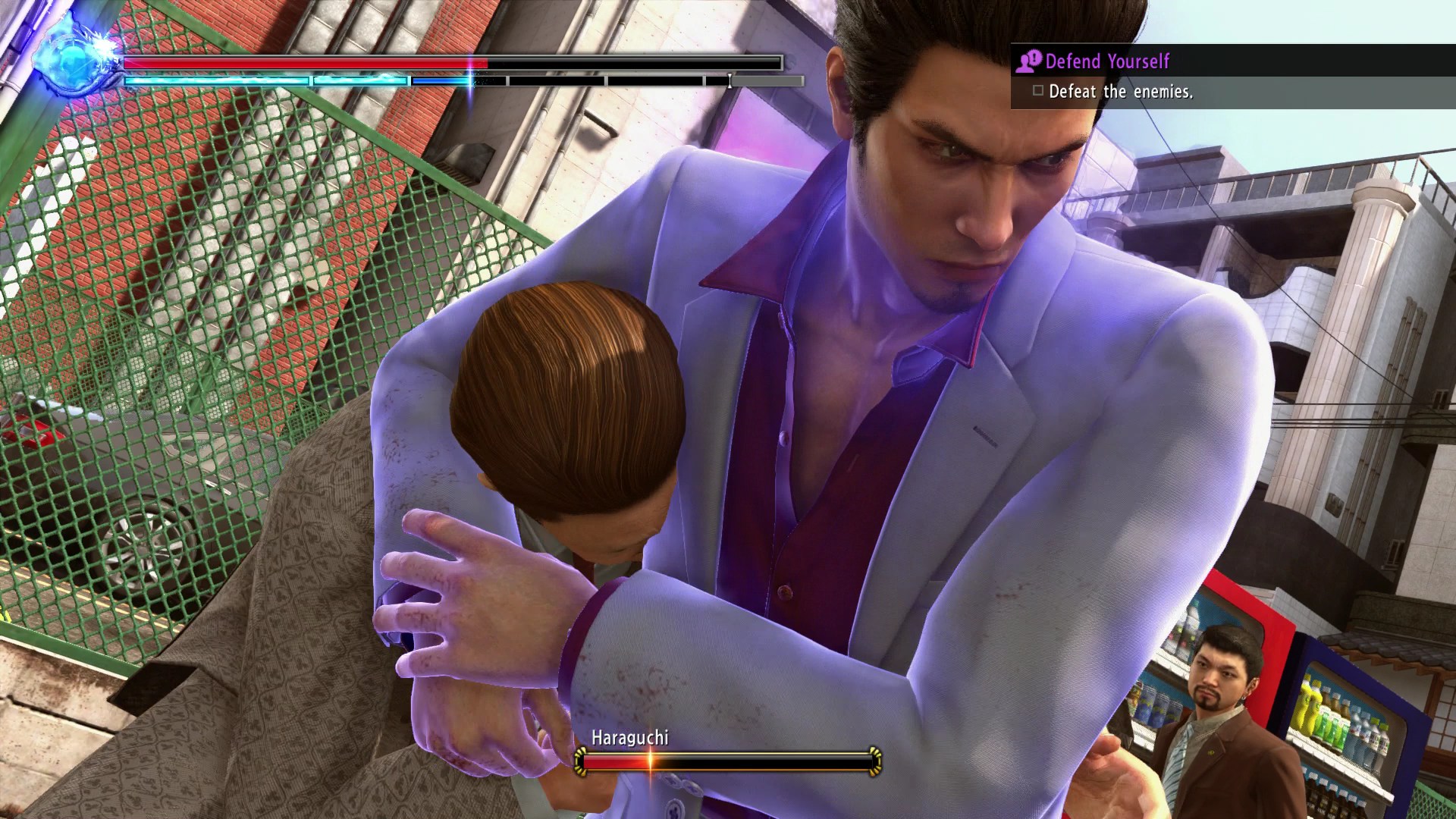This screenshot has width=1456, height=819.
Task: Expand the Defend Yourself objective panel
Action: click(1228, 61)
